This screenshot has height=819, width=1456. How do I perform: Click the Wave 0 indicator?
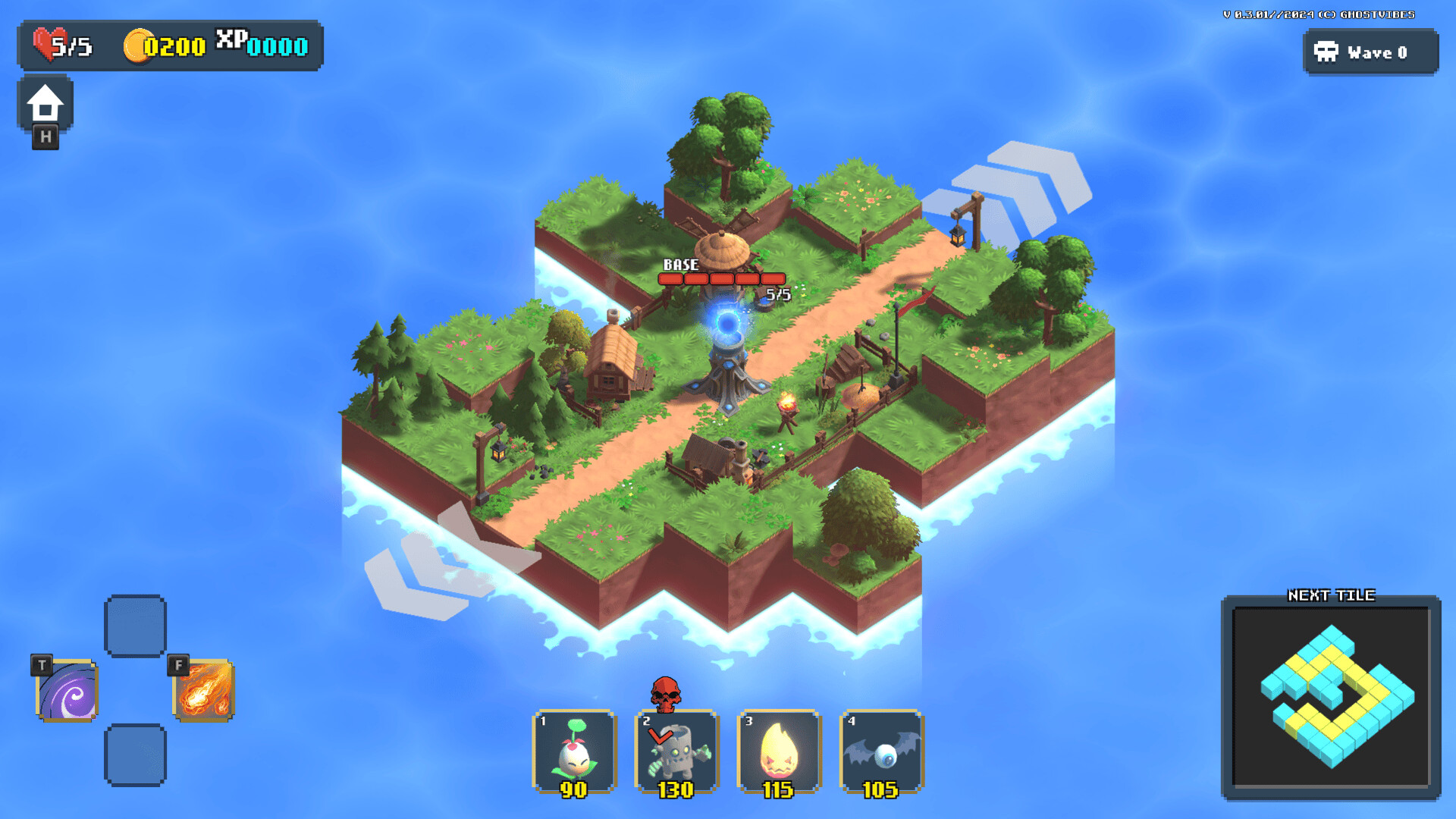coord(1376,52)
